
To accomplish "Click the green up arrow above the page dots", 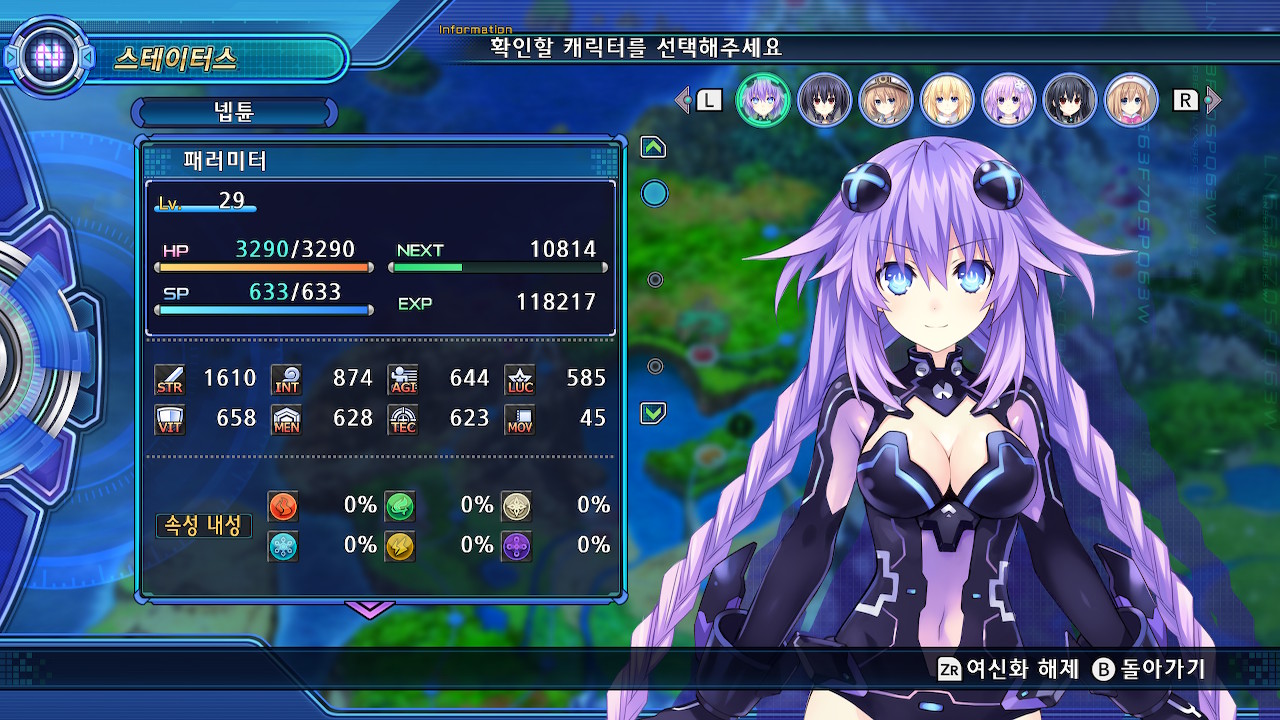I will click(654, 146).
